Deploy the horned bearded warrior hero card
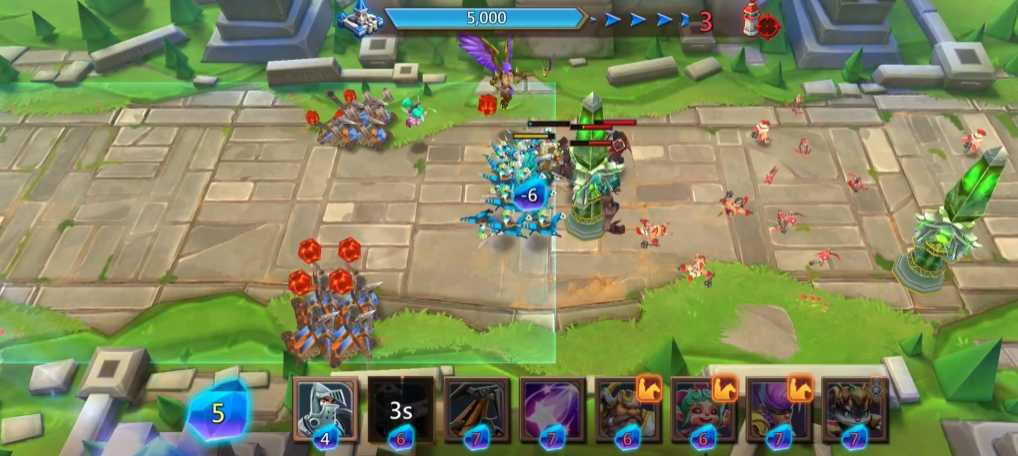The image size is (1018, 456). (628, 408)
